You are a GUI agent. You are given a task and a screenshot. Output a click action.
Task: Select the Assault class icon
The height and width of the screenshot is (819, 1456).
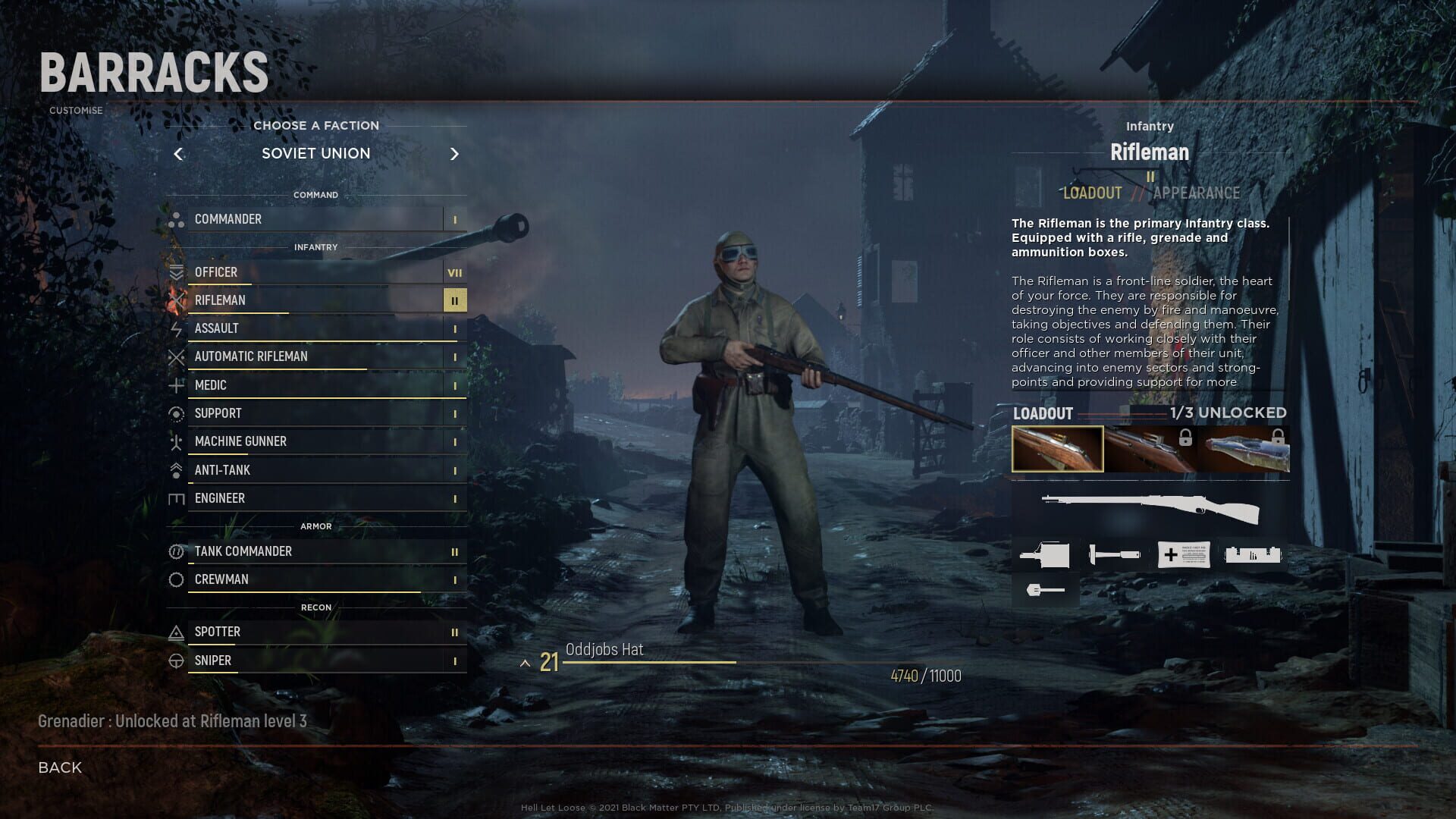(x=177, y=328)
